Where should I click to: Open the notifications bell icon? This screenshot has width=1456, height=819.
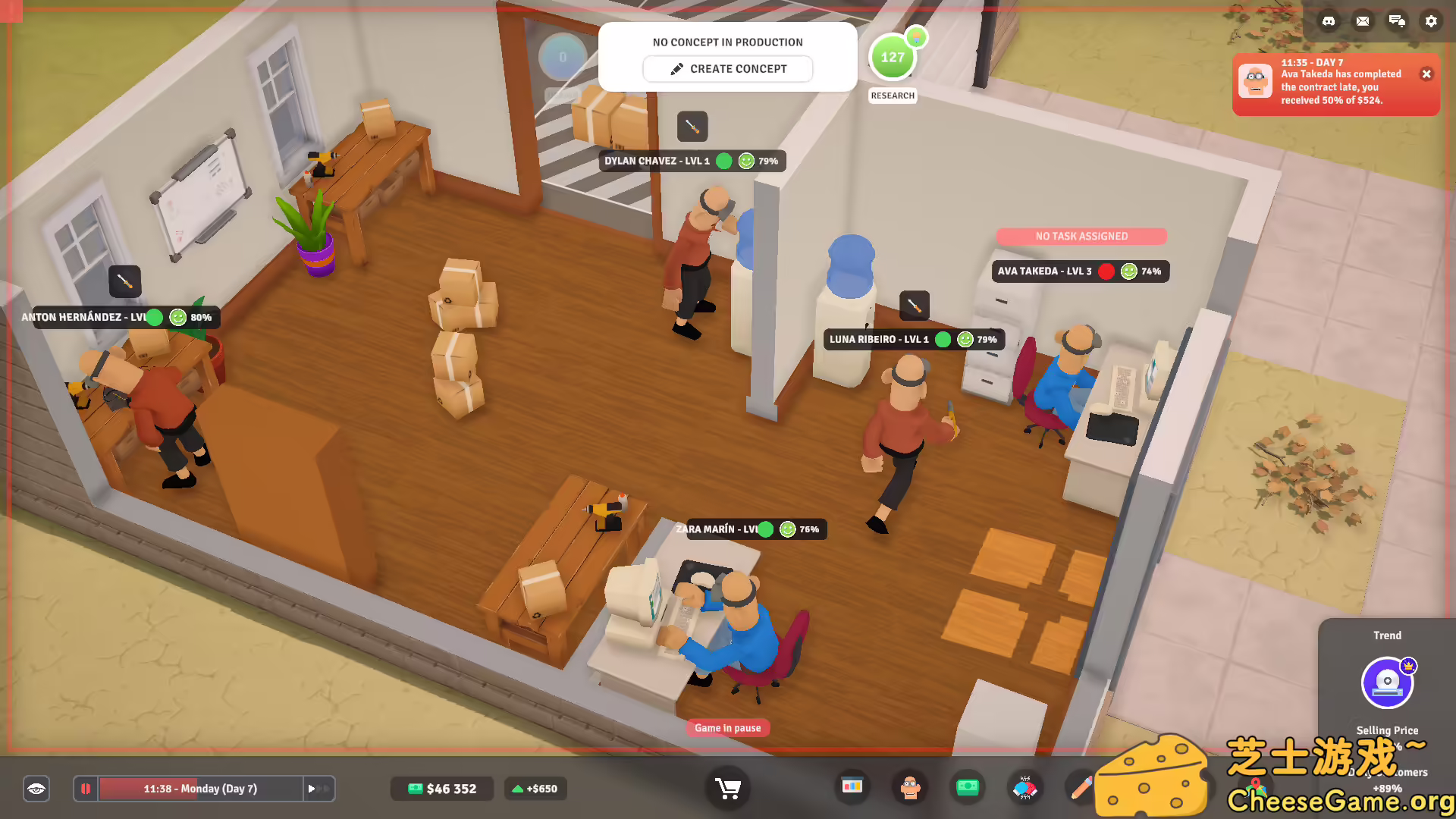1398,21
